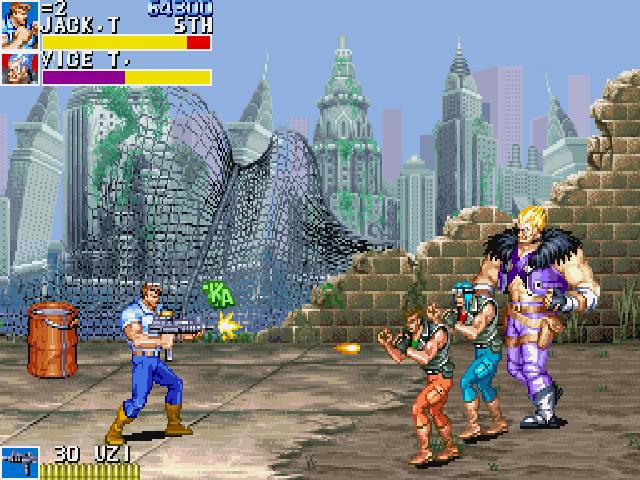
Task: Click the Uzi weapon icon
Action: pos(19,463)
